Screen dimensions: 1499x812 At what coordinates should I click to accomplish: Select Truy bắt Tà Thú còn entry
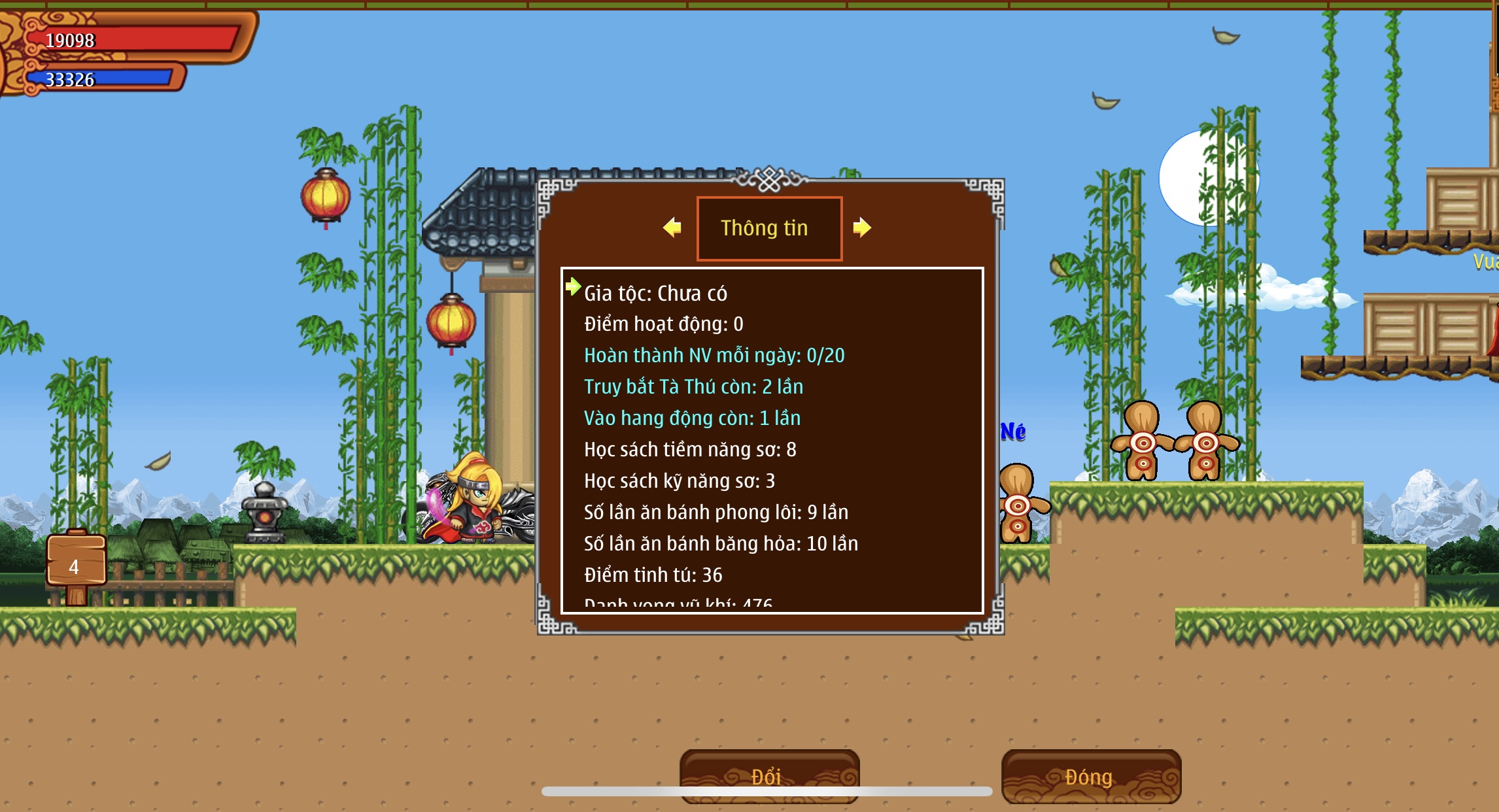click(693, 387)
